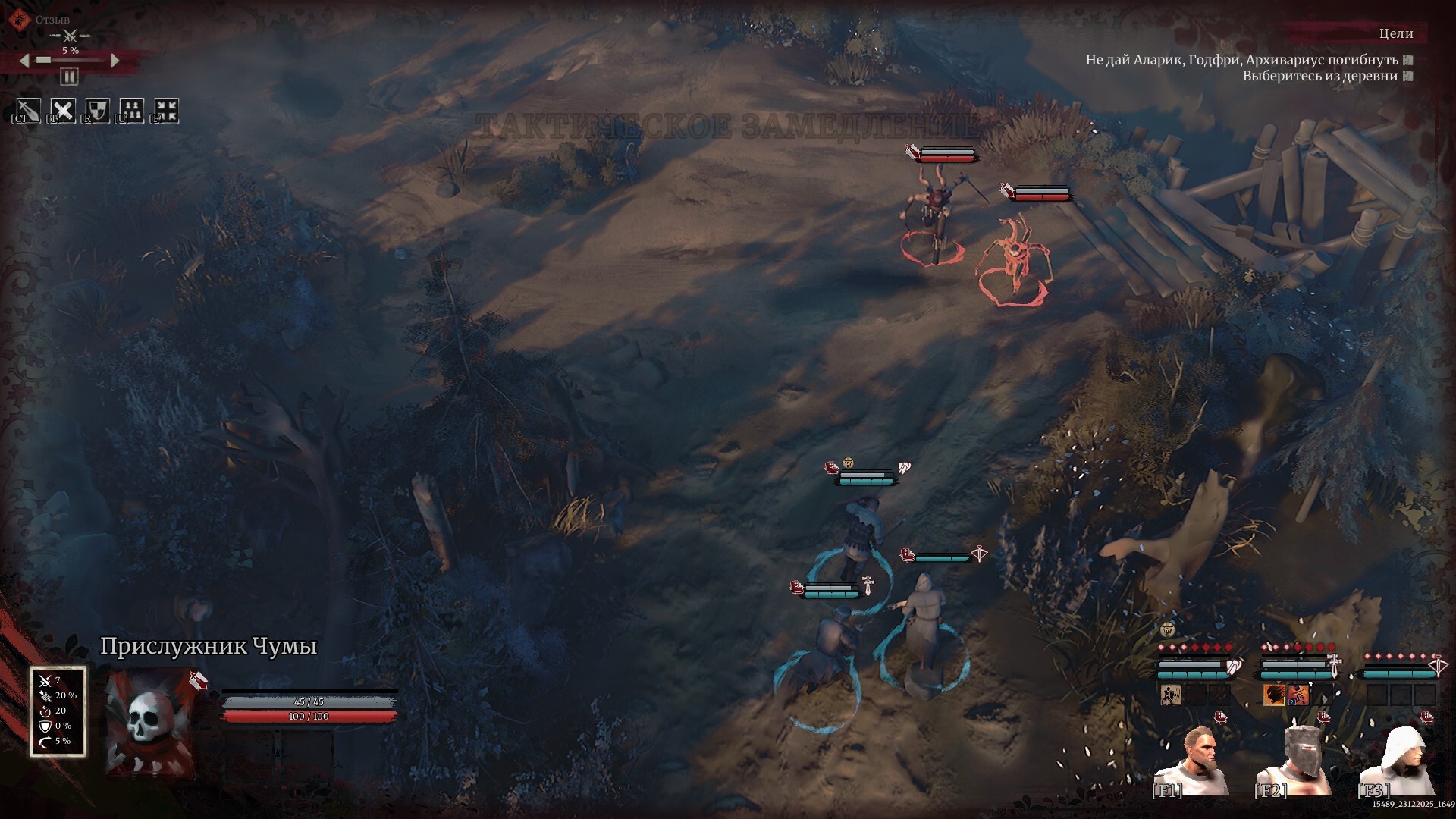The width and height of the screenshot is (1456, 819).
Task: Choose the group formation command
Action: (x=132, y=111)
